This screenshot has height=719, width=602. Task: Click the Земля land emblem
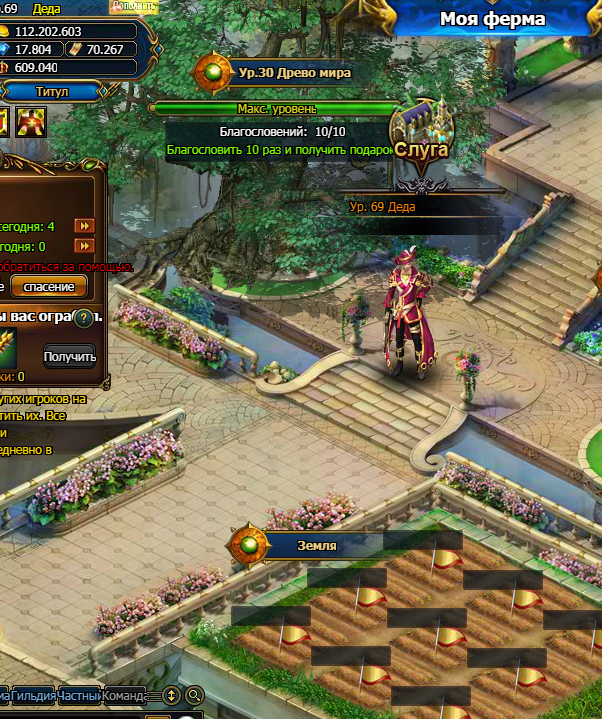[x=248, y=546]
